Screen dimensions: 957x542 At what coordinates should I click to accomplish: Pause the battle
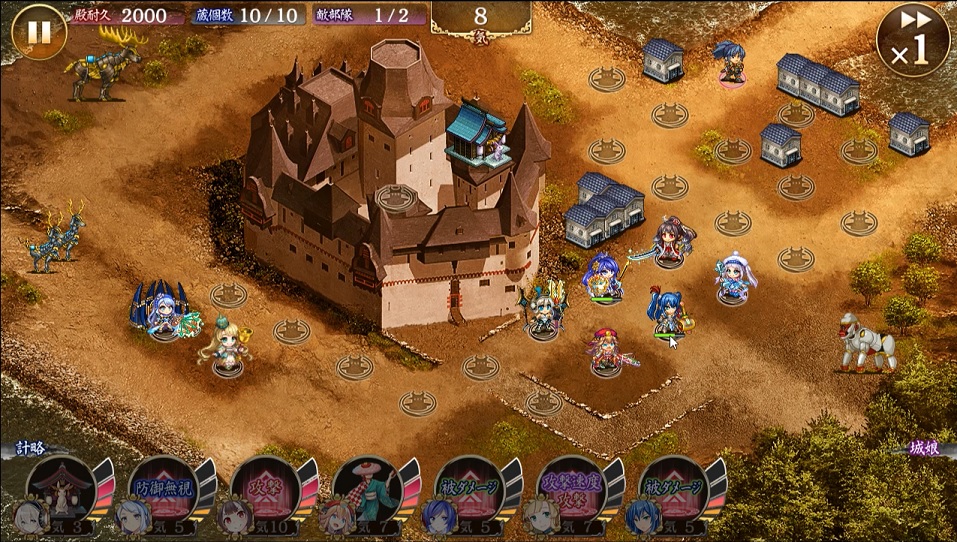38,32
